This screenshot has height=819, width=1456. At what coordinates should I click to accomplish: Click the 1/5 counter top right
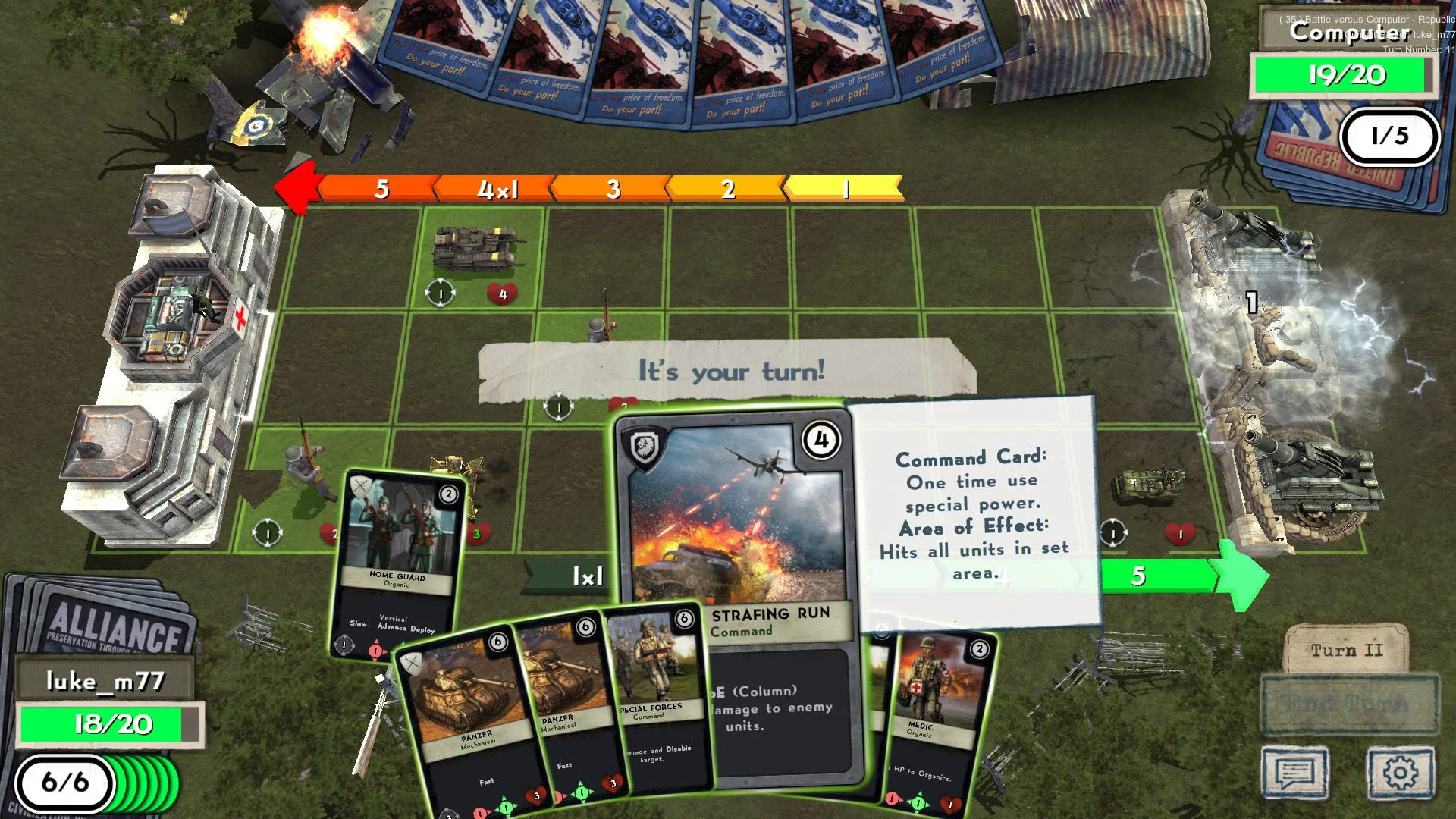pos(1390,136)
